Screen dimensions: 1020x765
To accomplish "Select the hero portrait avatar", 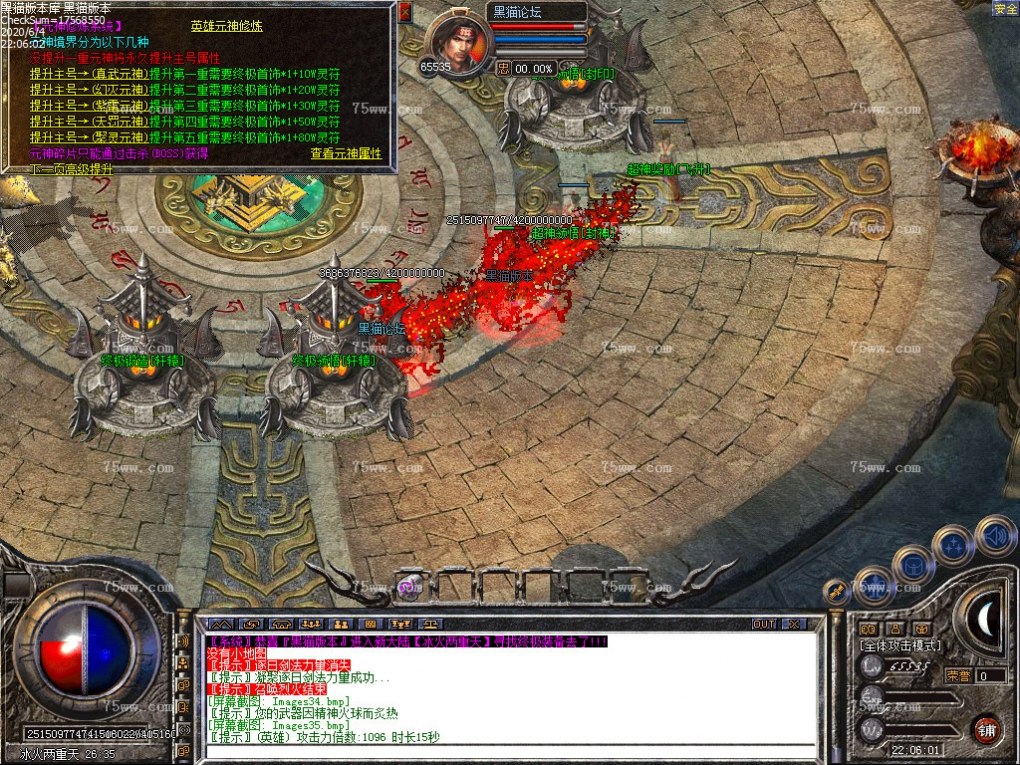I will pos(461,45).
